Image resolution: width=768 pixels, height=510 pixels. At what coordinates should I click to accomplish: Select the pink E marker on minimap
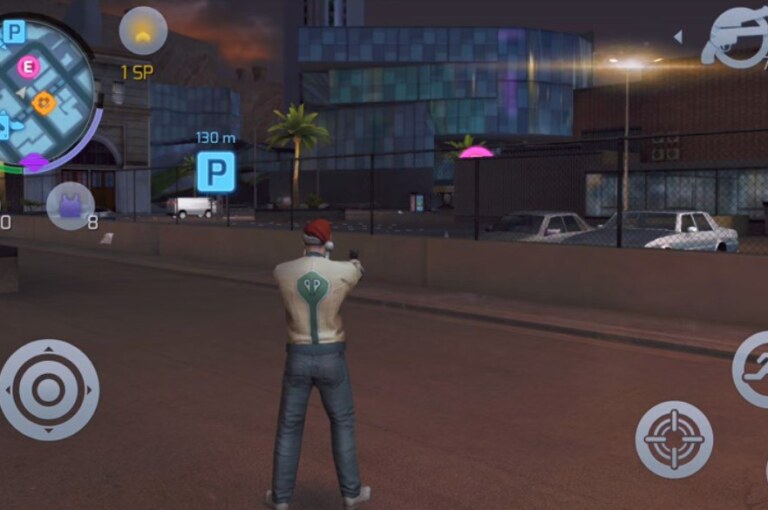tap(29, 67)
